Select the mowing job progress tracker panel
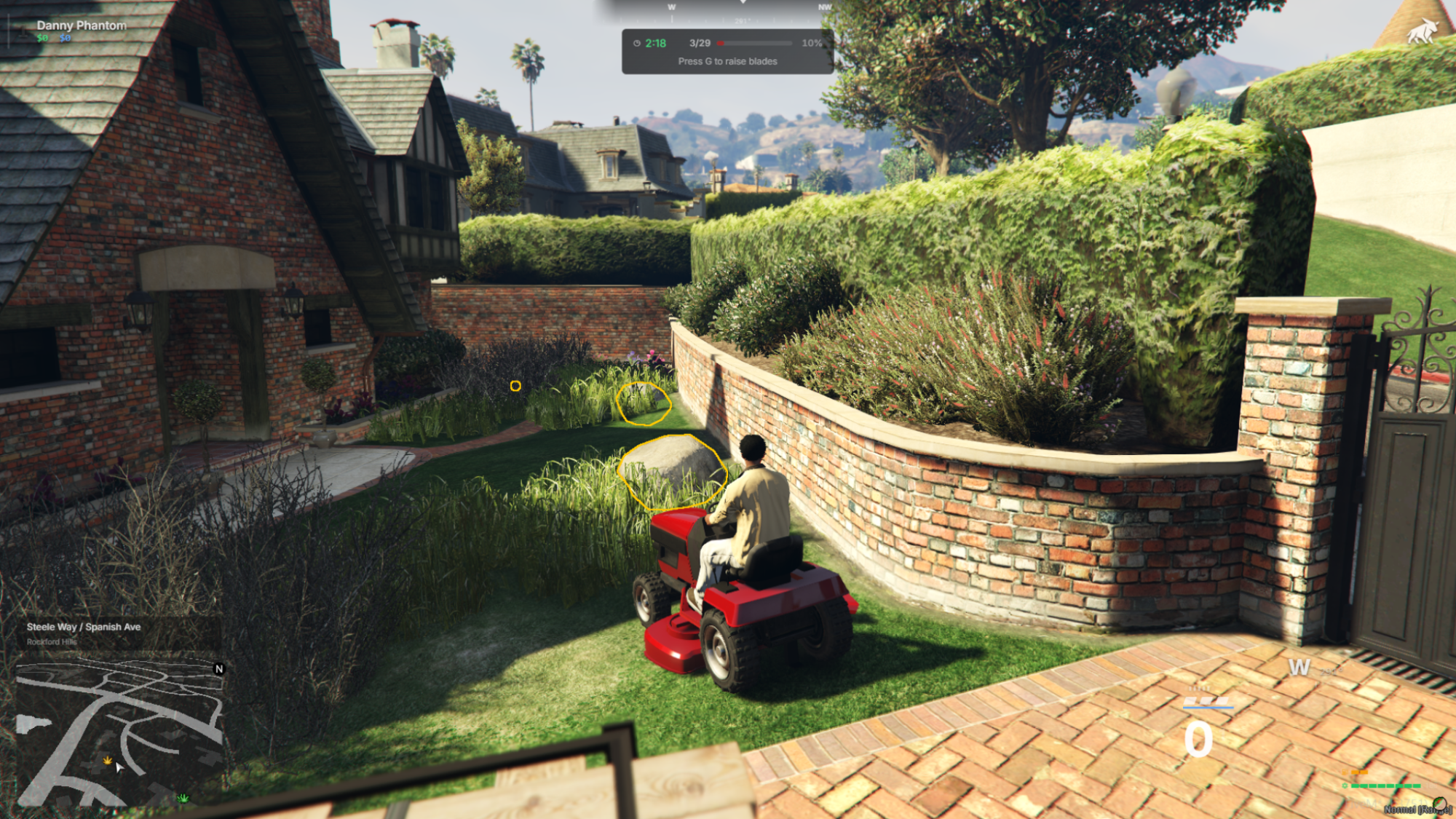Screen dimensions: 1456x819 point(727,52)
